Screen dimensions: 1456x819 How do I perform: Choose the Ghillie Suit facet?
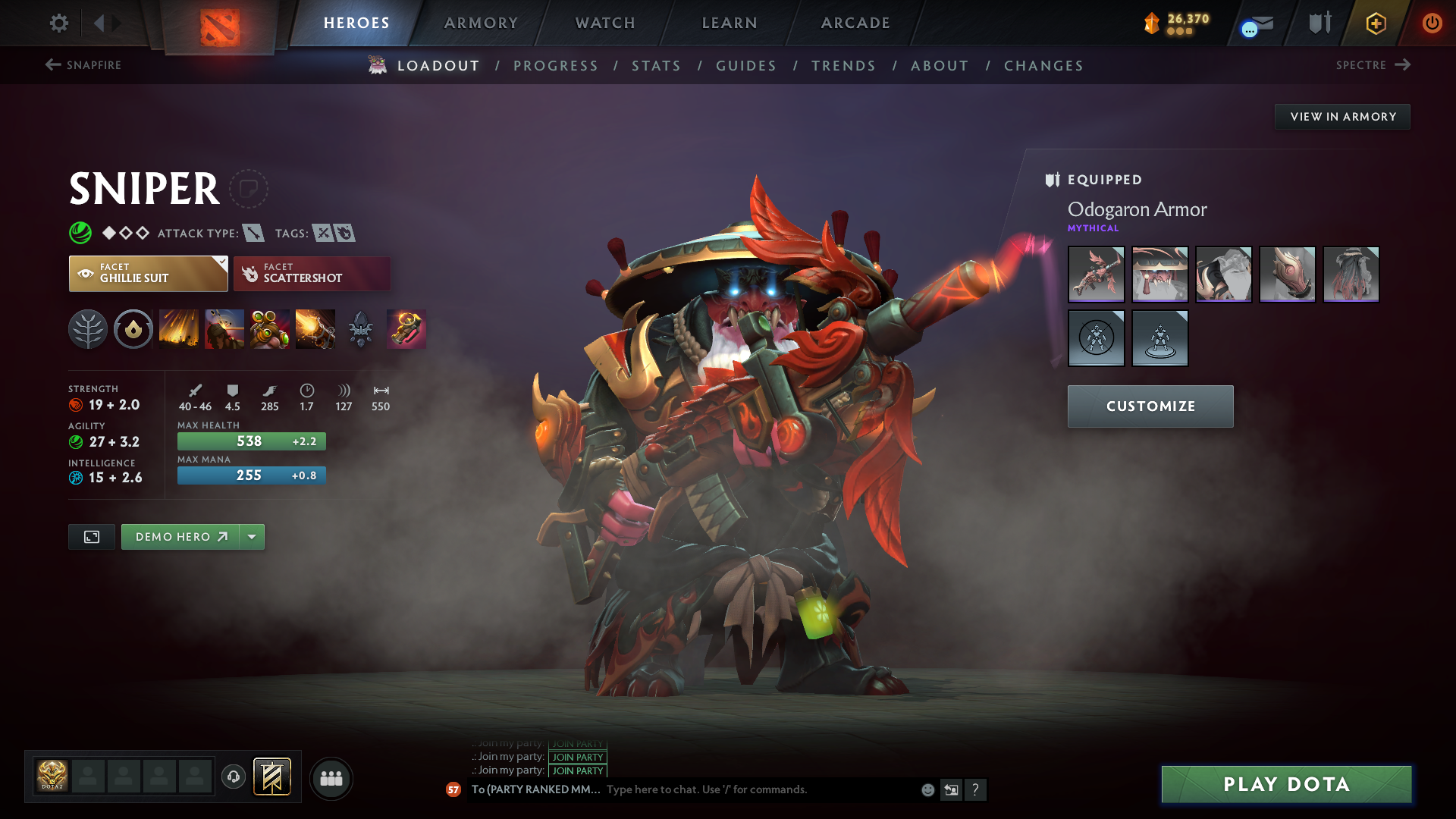pos(148,274)
